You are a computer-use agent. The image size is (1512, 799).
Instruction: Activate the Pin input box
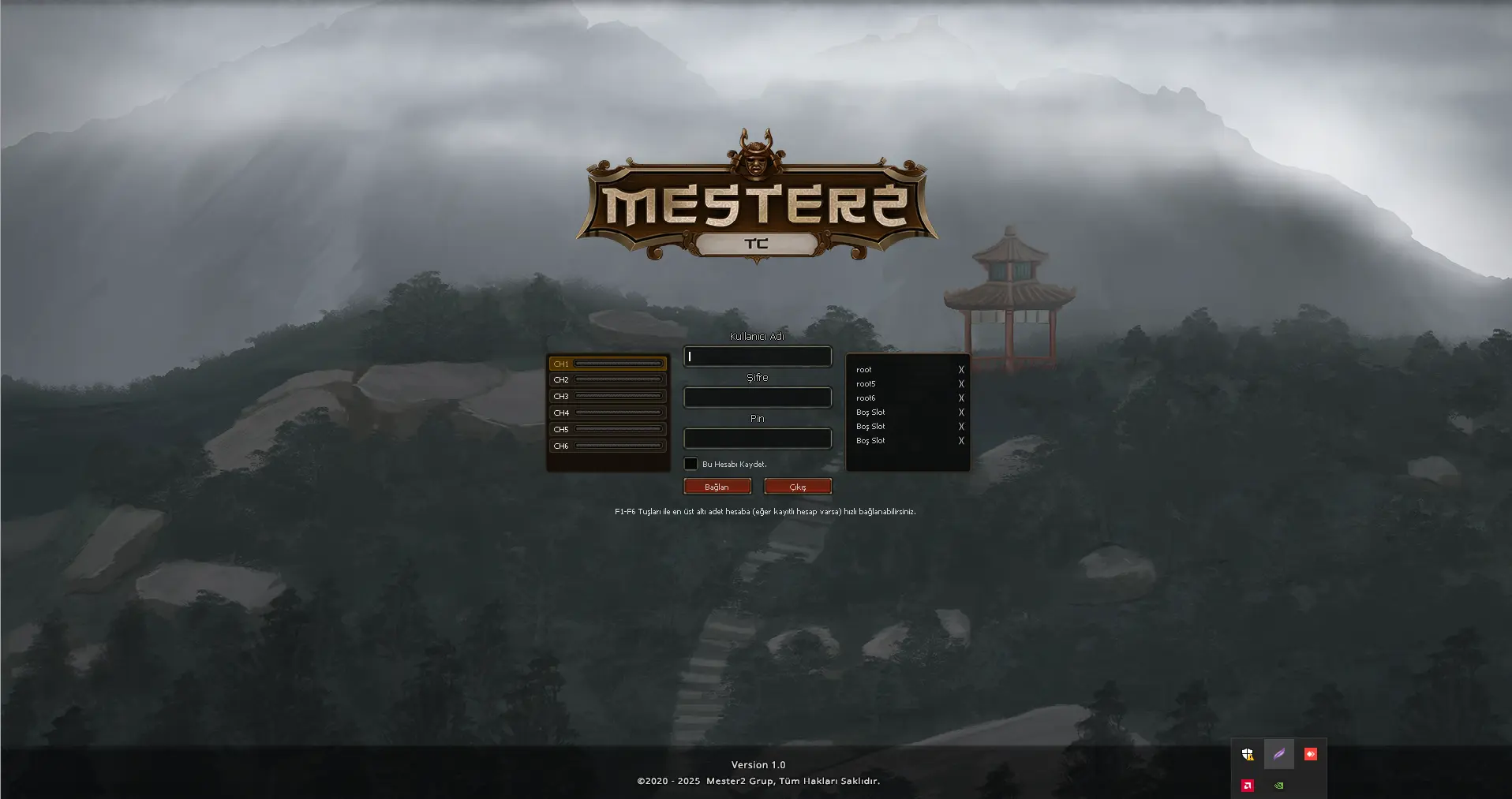pos(758,439)
